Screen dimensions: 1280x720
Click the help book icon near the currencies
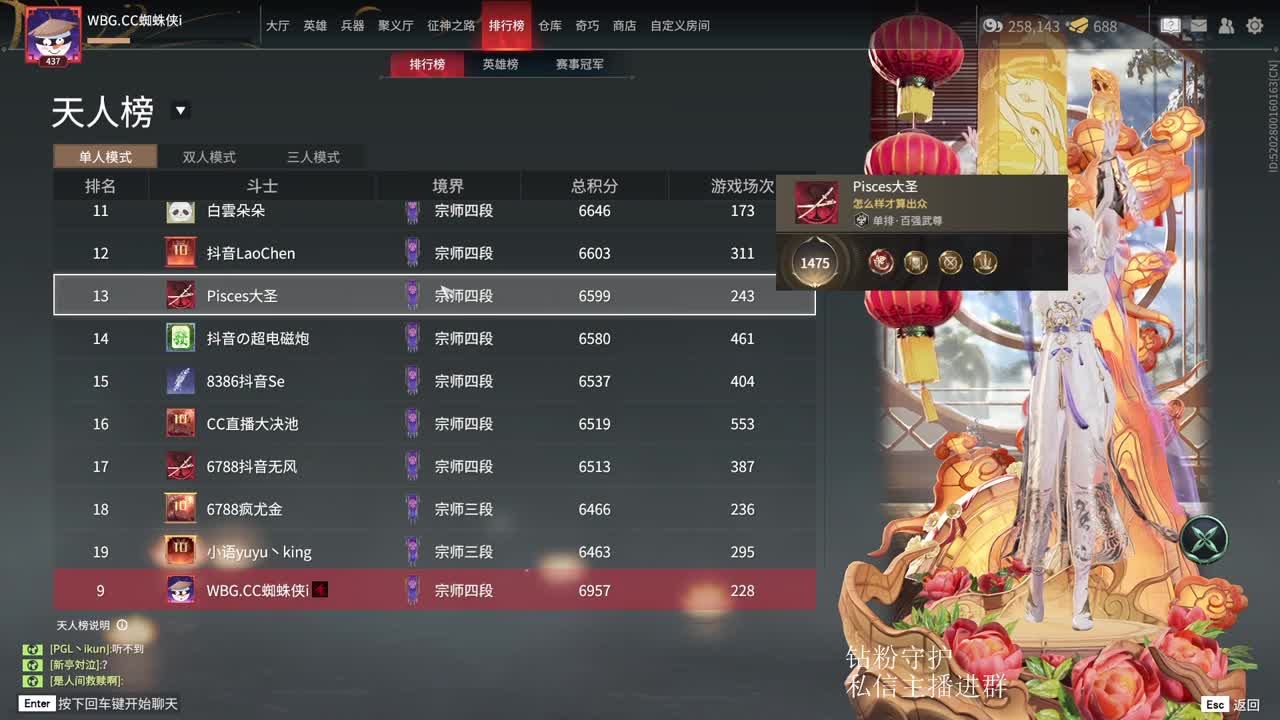(1170, 26)
